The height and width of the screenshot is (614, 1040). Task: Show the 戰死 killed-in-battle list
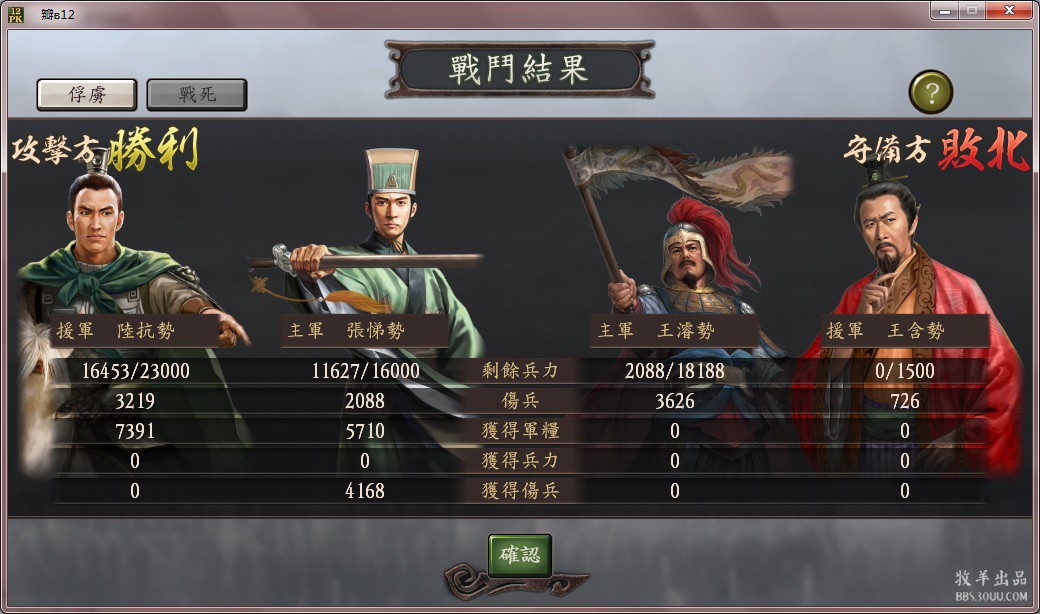(x=197, y=95)
